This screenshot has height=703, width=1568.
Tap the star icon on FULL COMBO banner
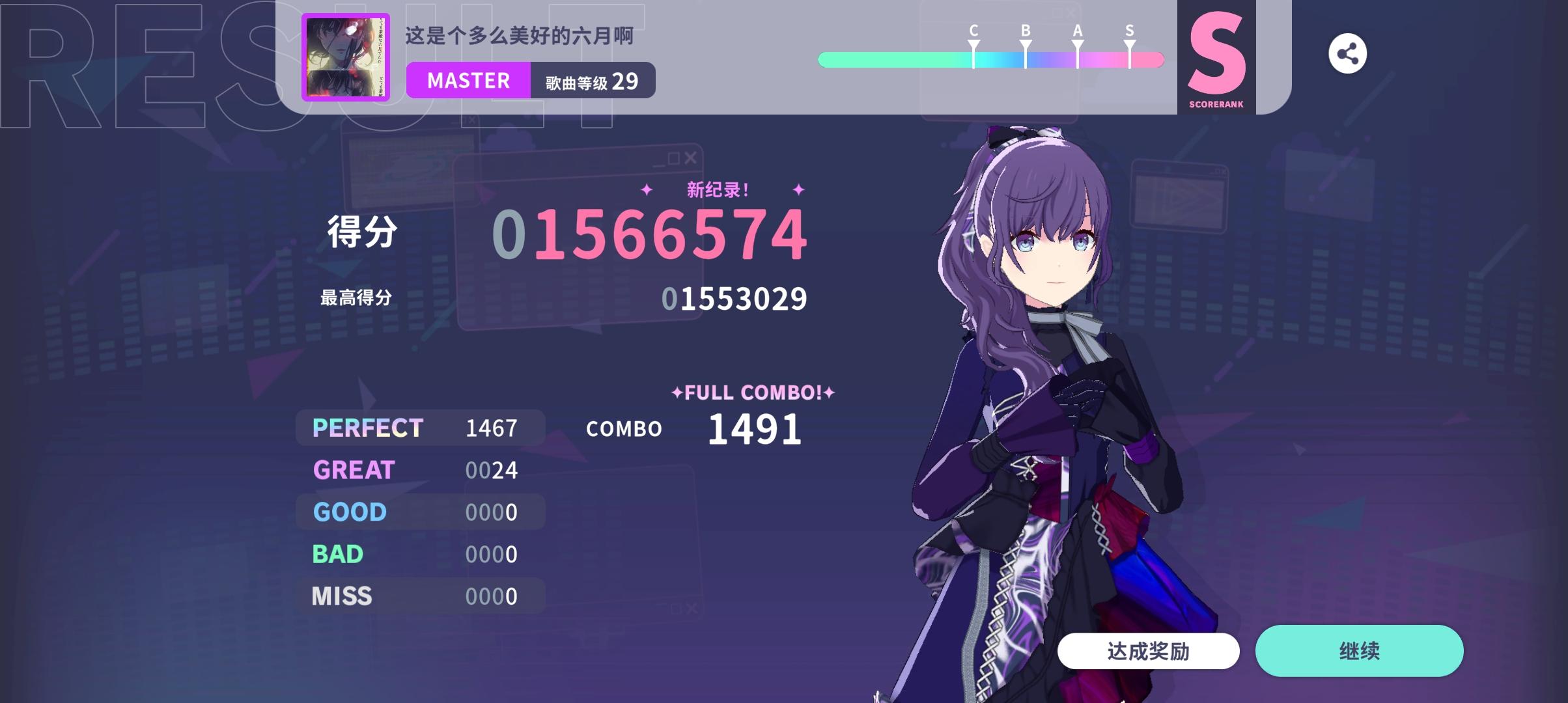coord(677,392)
